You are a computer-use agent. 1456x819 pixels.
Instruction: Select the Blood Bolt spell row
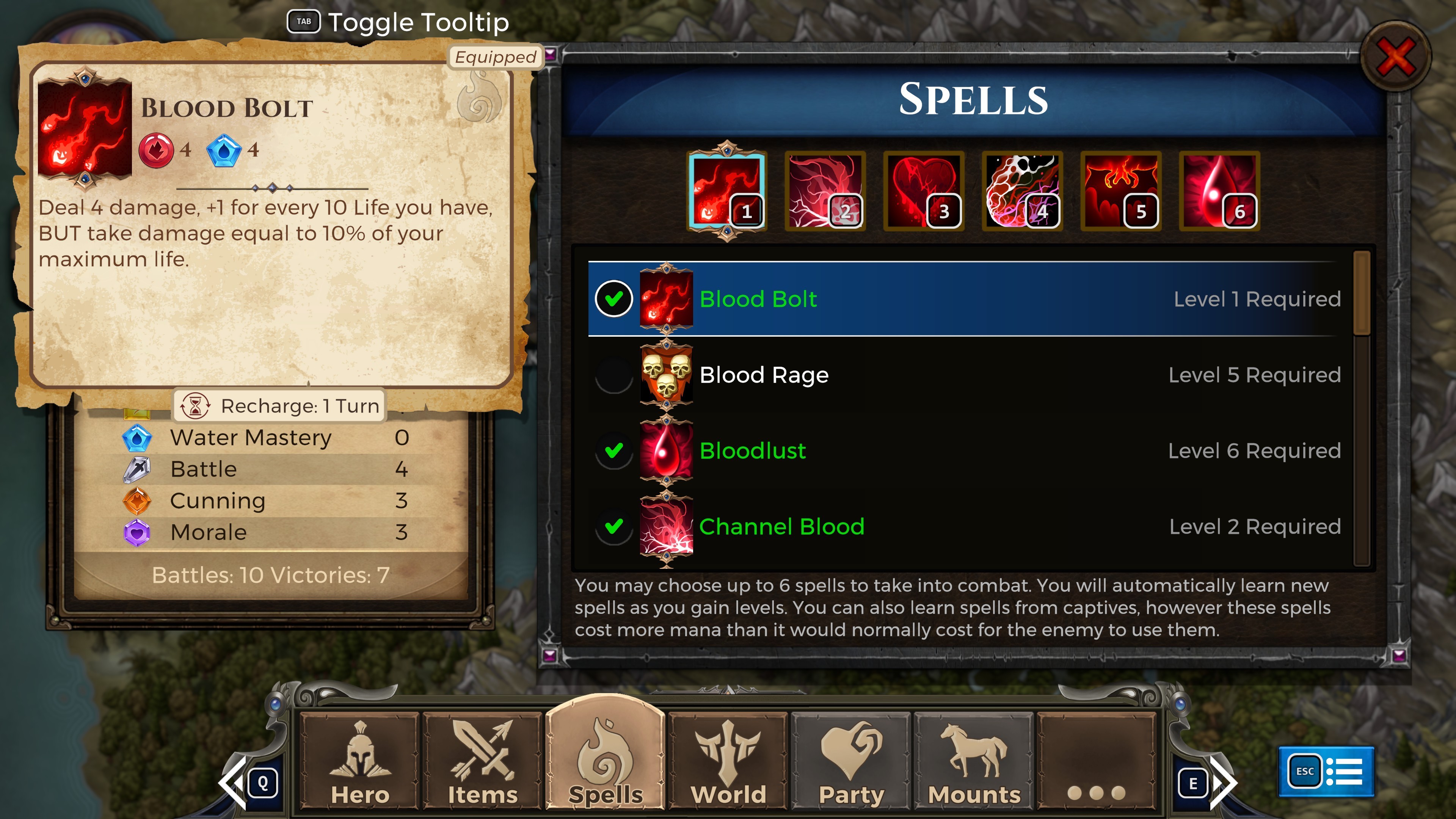961,298
